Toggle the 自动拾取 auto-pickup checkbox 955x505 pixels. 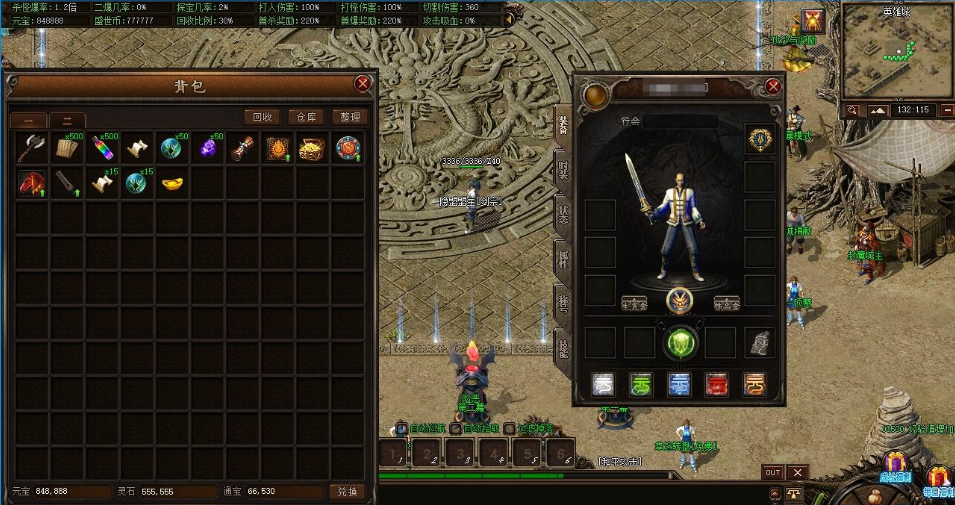point(456,428)
